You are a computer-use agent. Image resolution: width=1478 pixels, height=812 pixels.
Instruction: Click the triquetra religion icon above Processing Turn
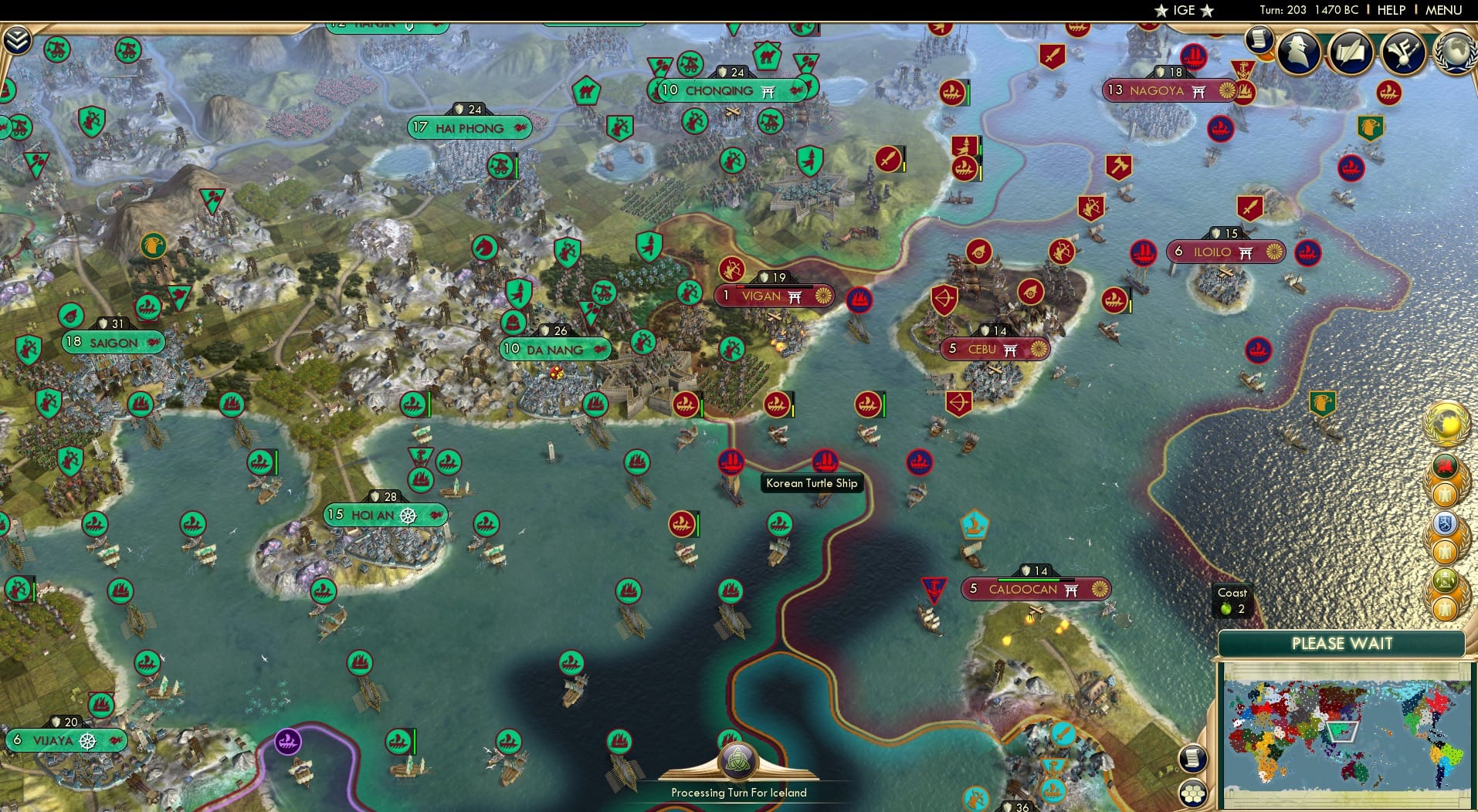coord(739,760)
